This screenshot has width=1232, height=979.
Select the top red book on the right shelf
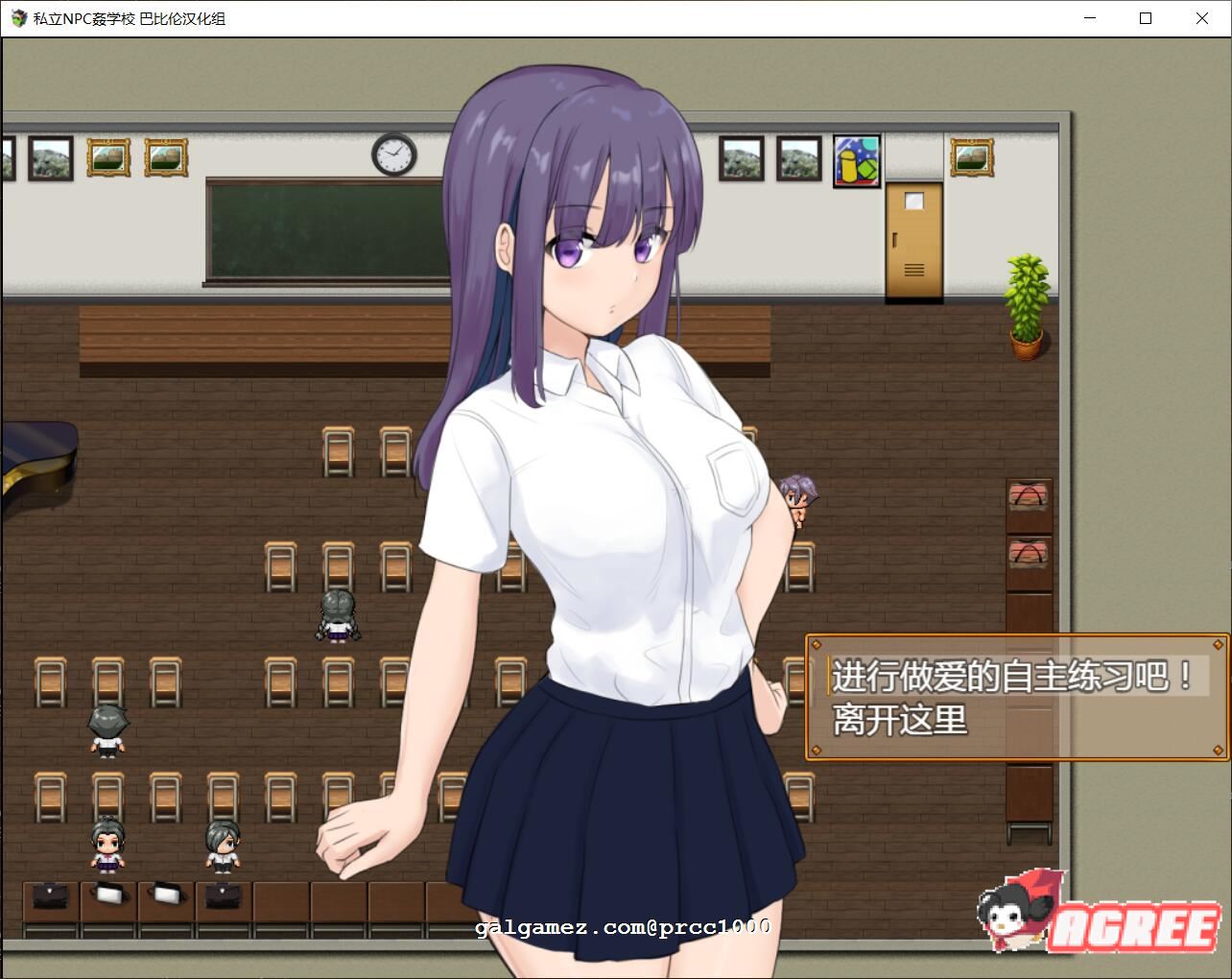coord(1029,494)
